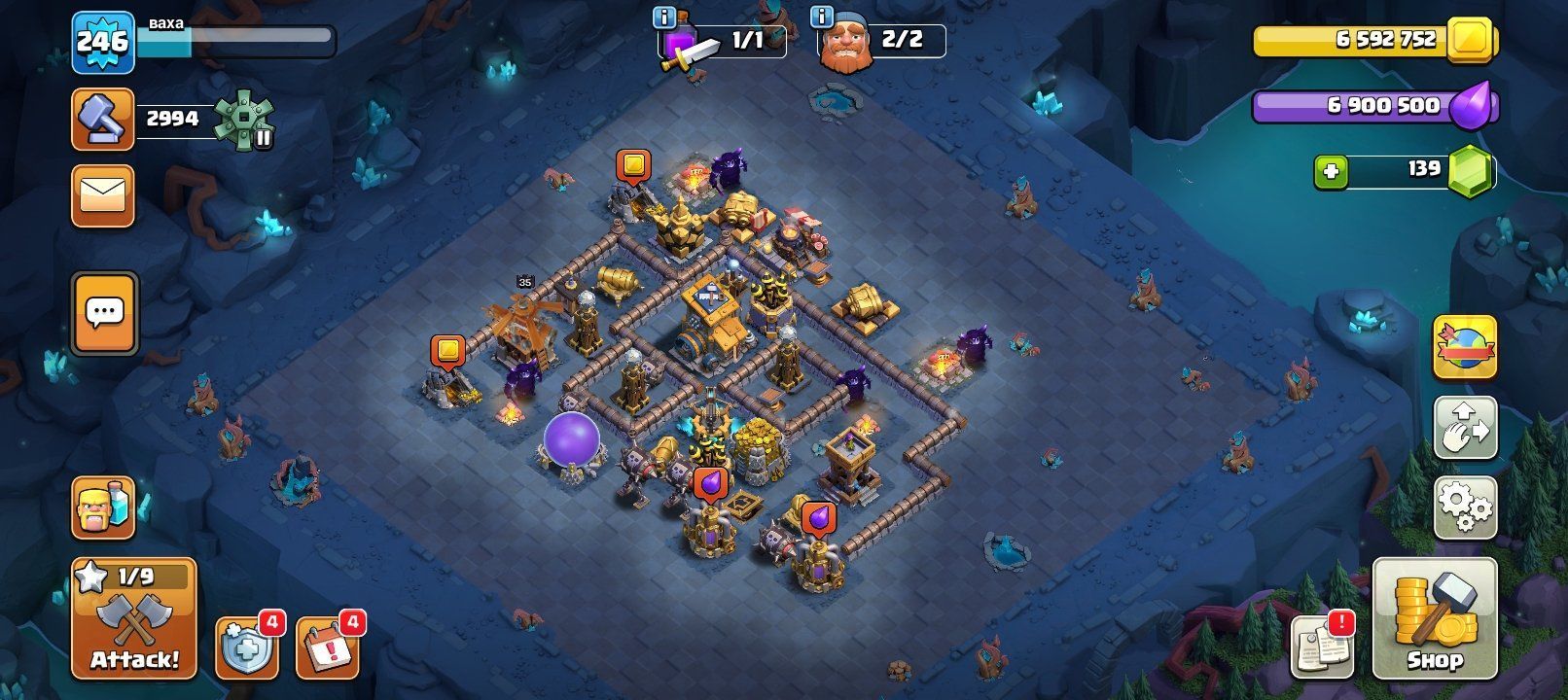Open the settings gears button

(1465, 507)
